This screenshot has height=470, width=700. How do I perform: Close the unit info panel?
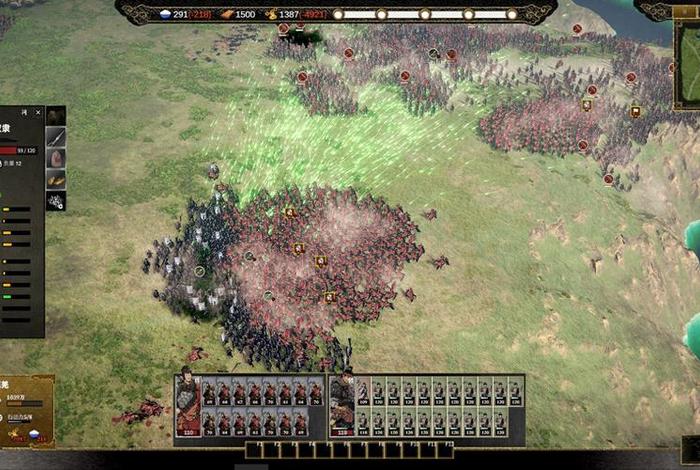click(x=38, y=112)
